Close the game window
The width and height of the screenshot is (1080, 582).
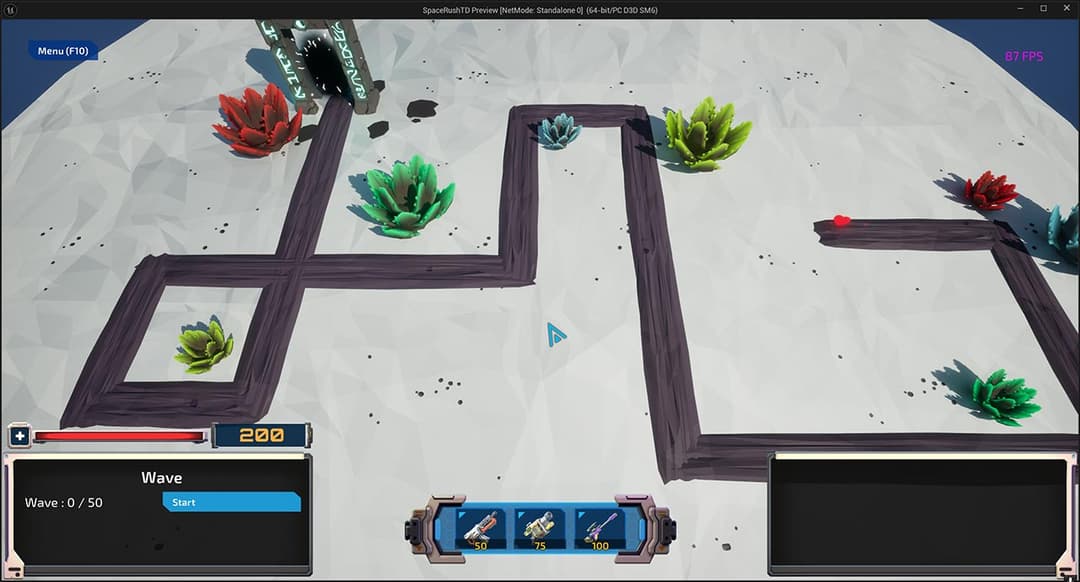(x=1066, y=9)
